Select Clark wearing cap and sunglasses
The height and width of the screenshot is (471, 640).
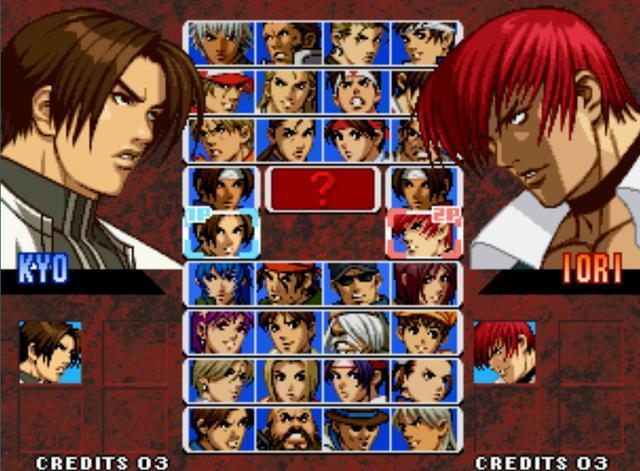pyautogui.click(x=357, y=283)
